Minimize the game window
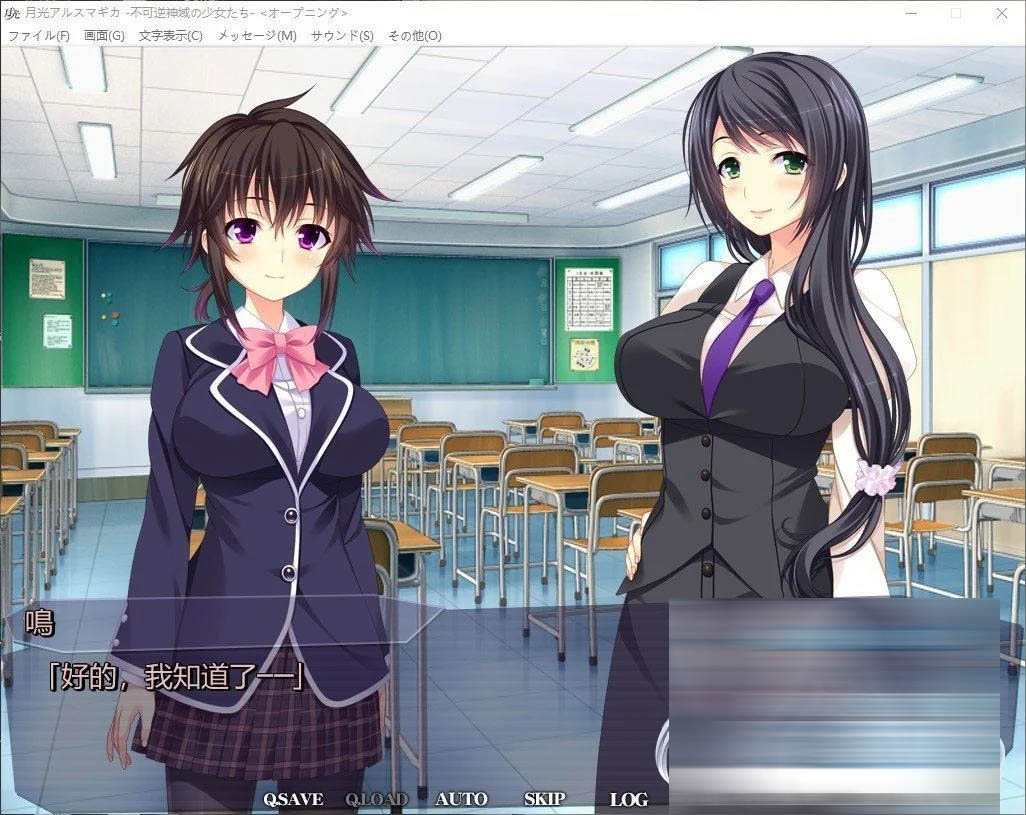 [x=910, y=13]
